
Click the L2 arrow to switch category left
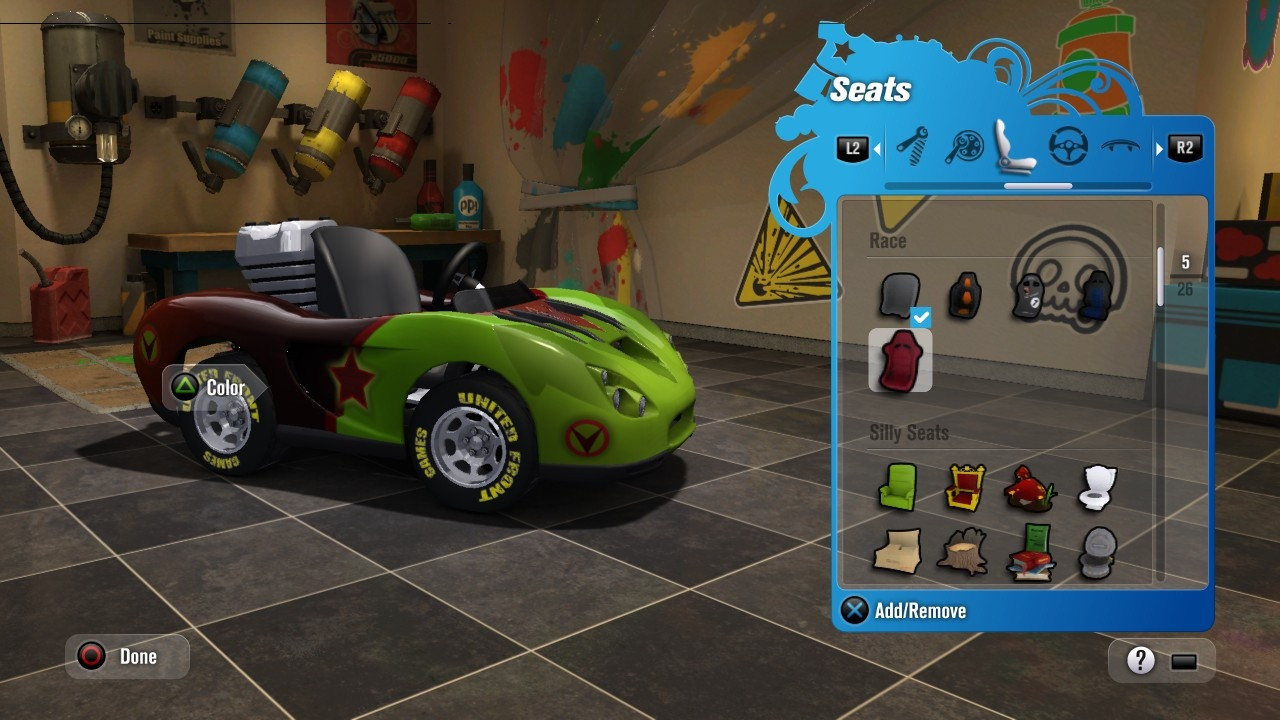point(852,147)
